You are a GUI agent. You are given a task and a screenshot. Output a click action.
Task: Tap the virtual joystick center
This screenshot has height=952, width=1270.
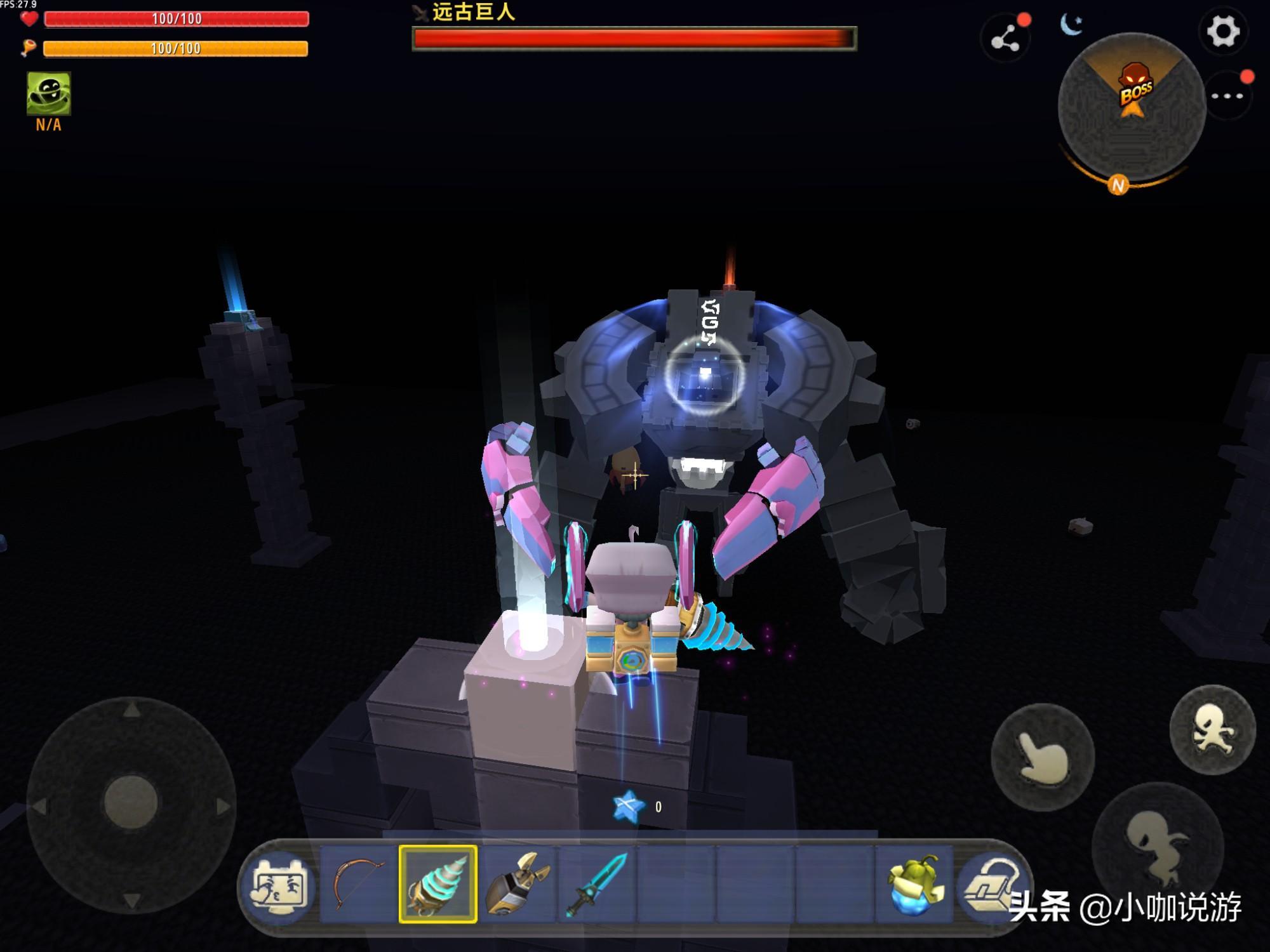point(131,802)
